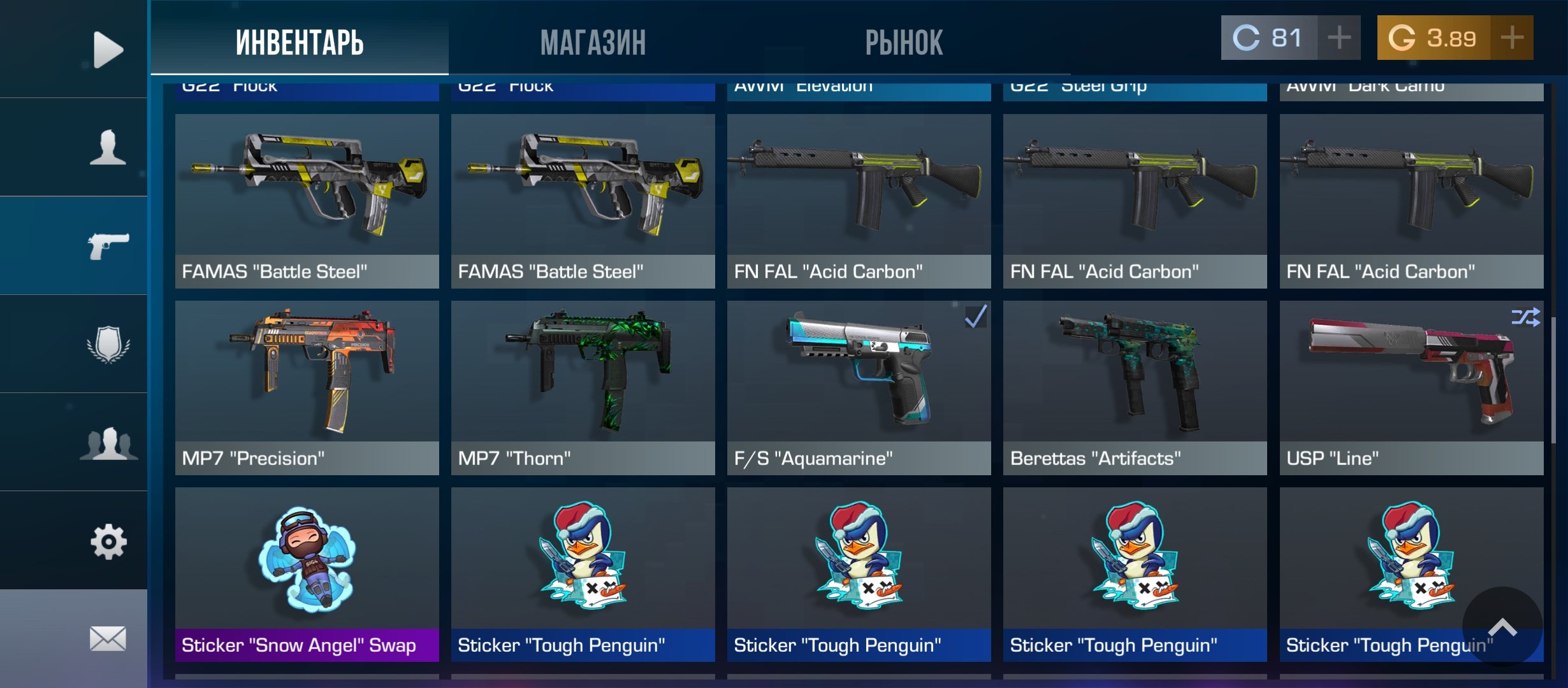Choose the MP7 "Thorn" skin
Viewport: 1568px width, 688px height.
(x=583, y=387)
